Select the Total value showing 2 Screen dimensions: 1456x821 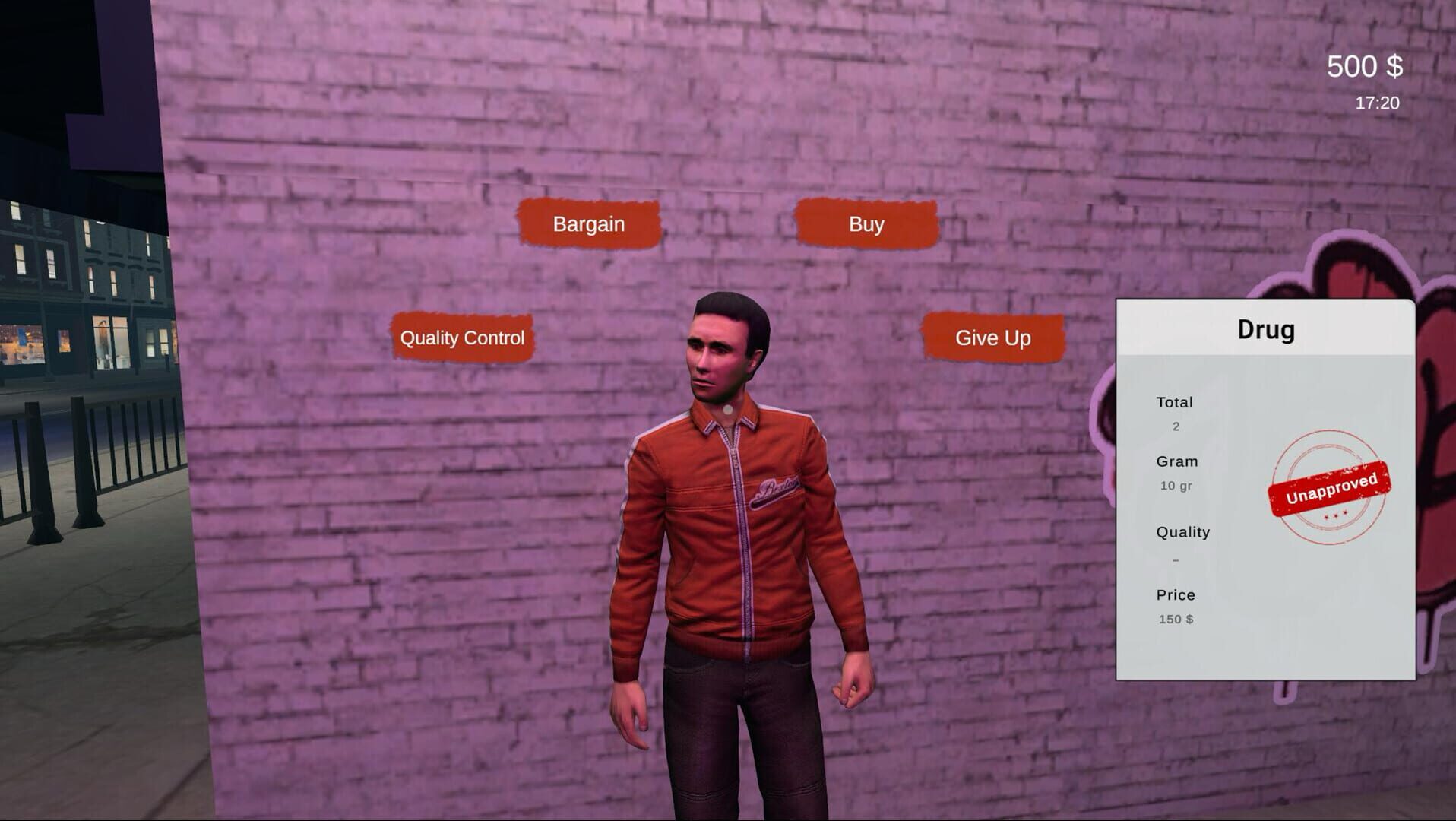click(x=1175, y=426)
